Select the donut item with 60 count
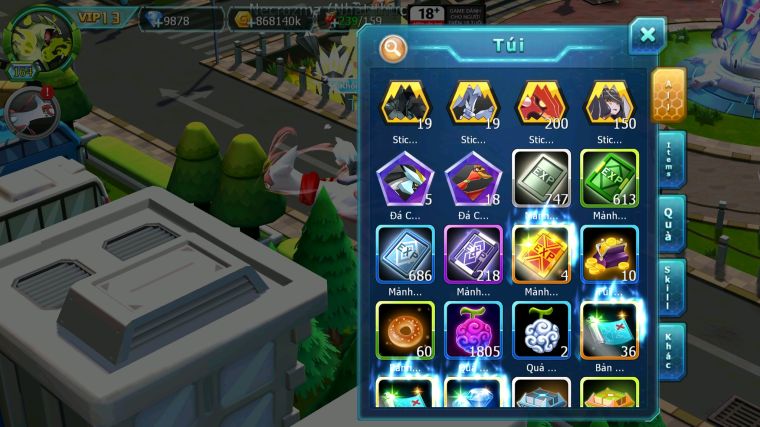Image resolution: width=760 pixels, height=427 pixels. coord(405,330)
